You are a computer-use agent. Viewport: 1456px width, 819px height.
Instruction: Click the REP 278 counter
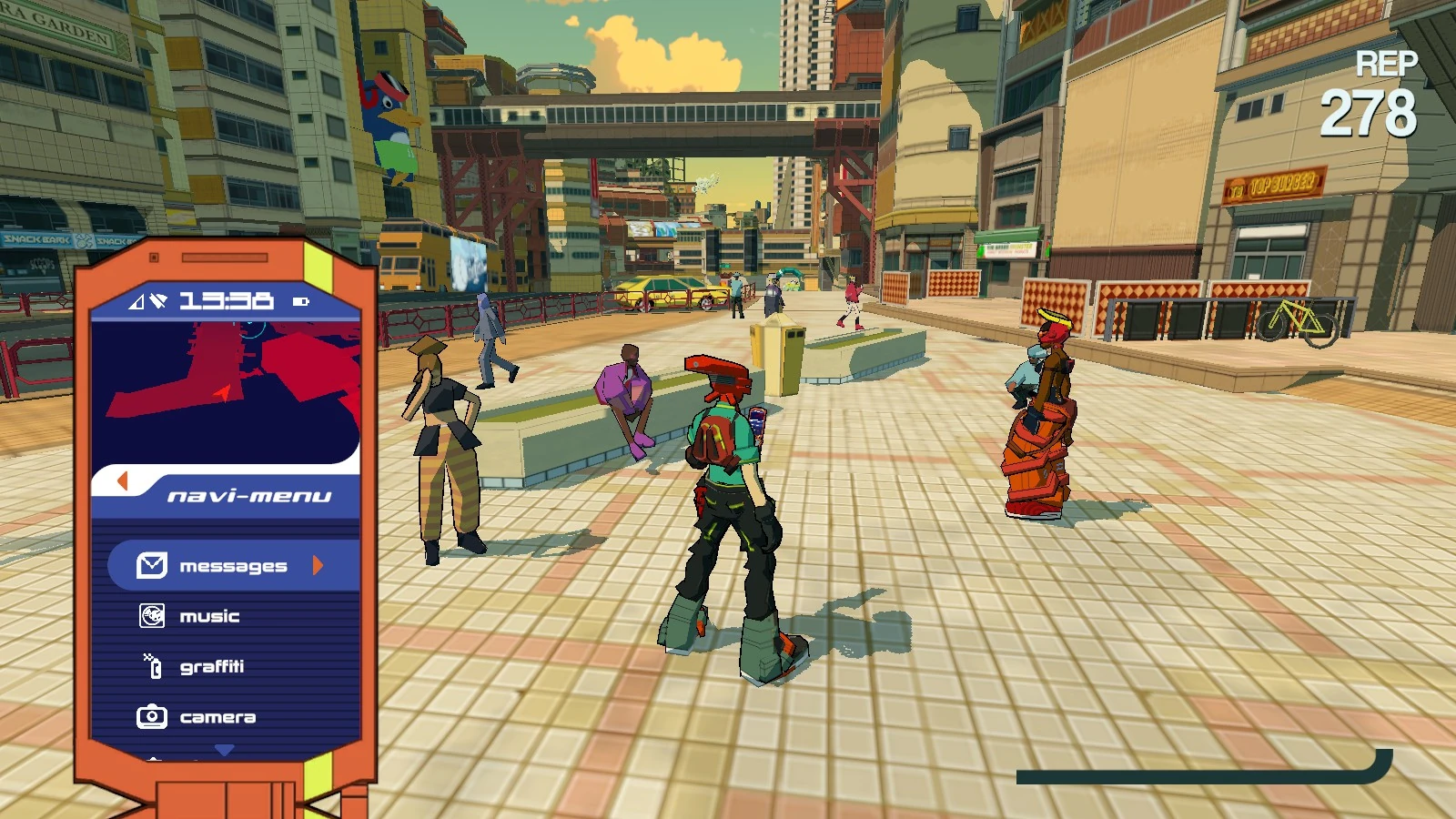pos(1380,91)
